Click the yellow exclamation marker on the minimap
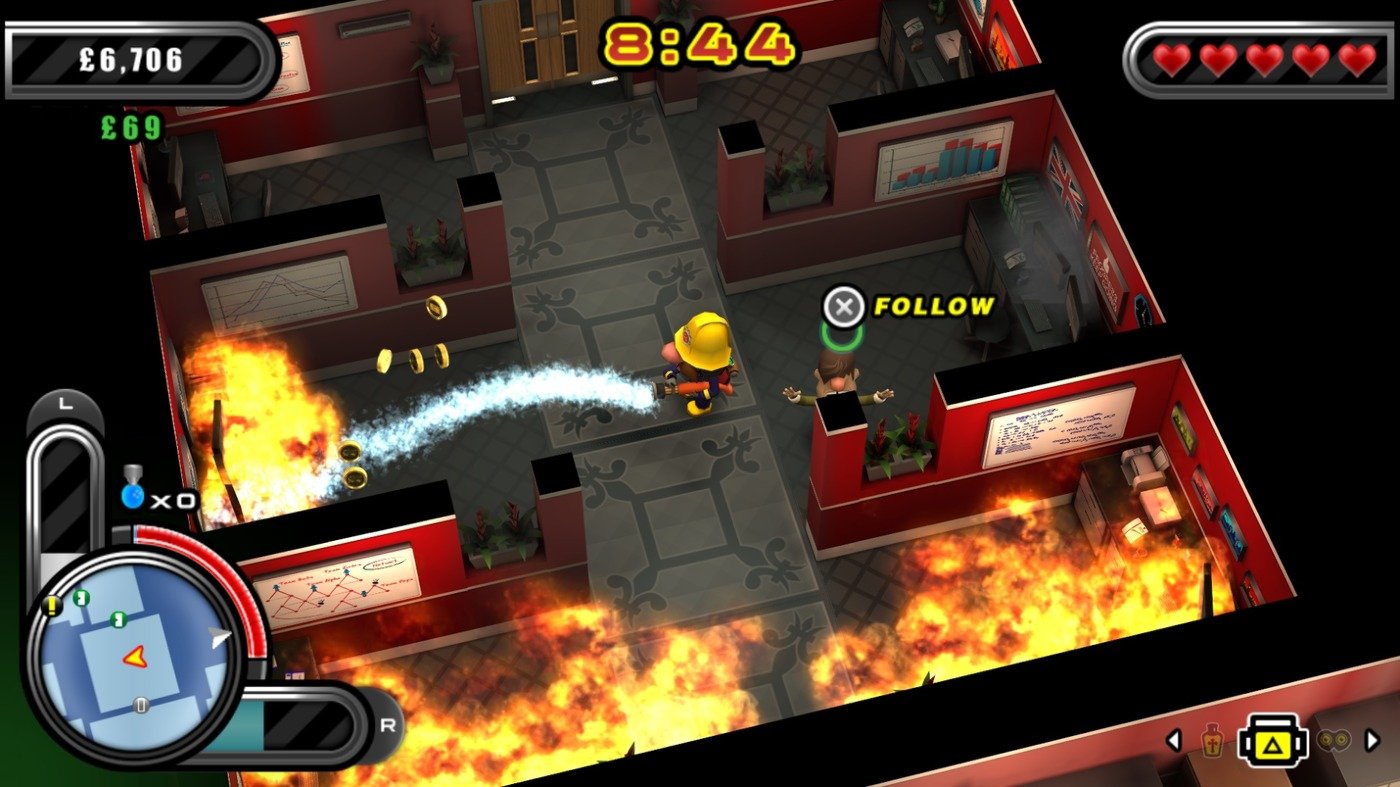1400x787 pixels. 51,606
